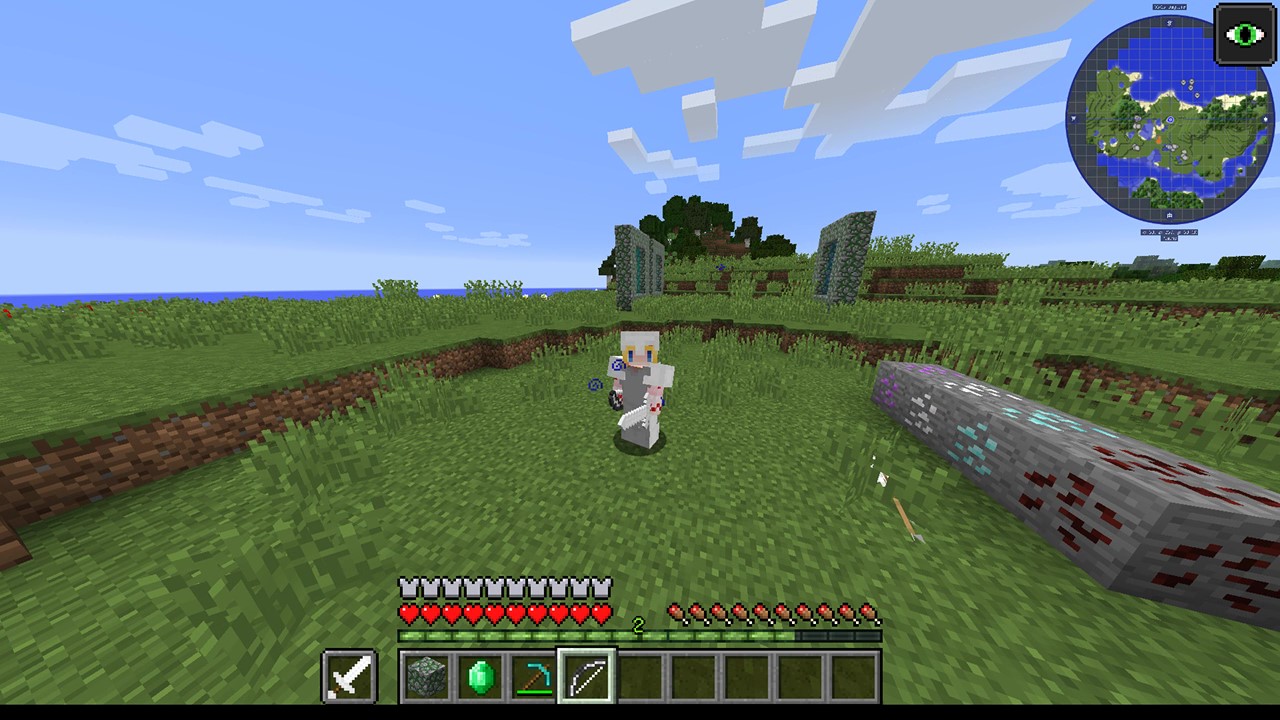1280x720 pixels.
Task: Select the emerald in the hotbar
Action: coord(480,675)
